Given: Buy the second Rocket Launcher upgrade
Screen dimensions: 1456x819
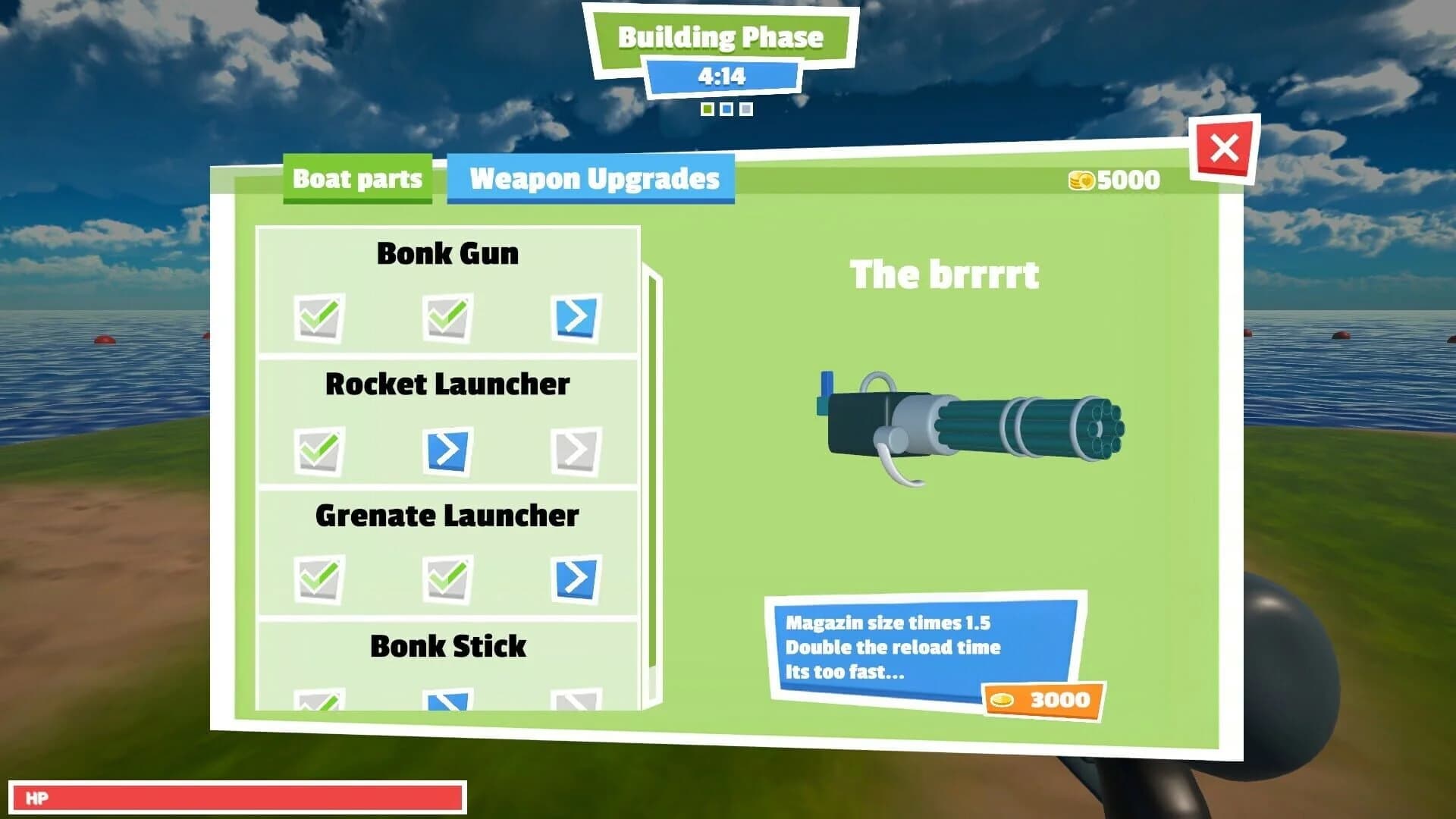Looking at the screenshot, I should click(x=447, y=449).
